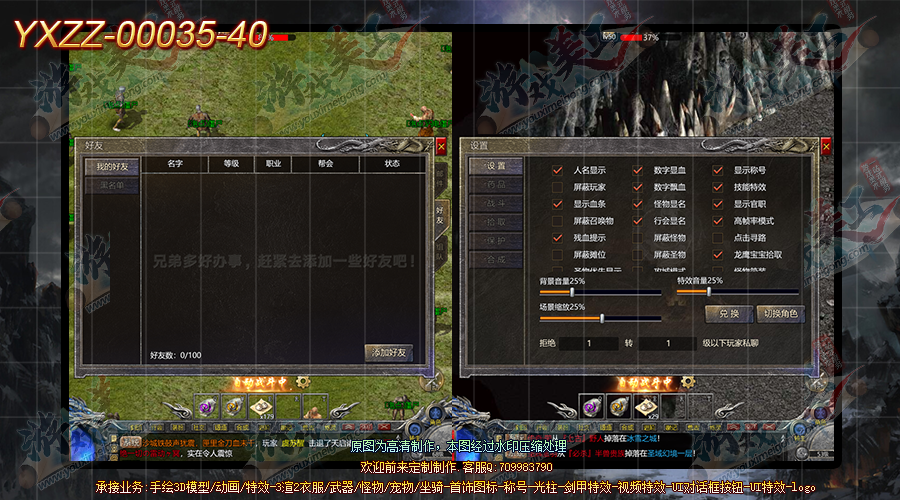Image resolution: width=900 pixels, height=500 pixels.
Task: Click the 特效音量 slider handle
Action: [x=709, y=292]
